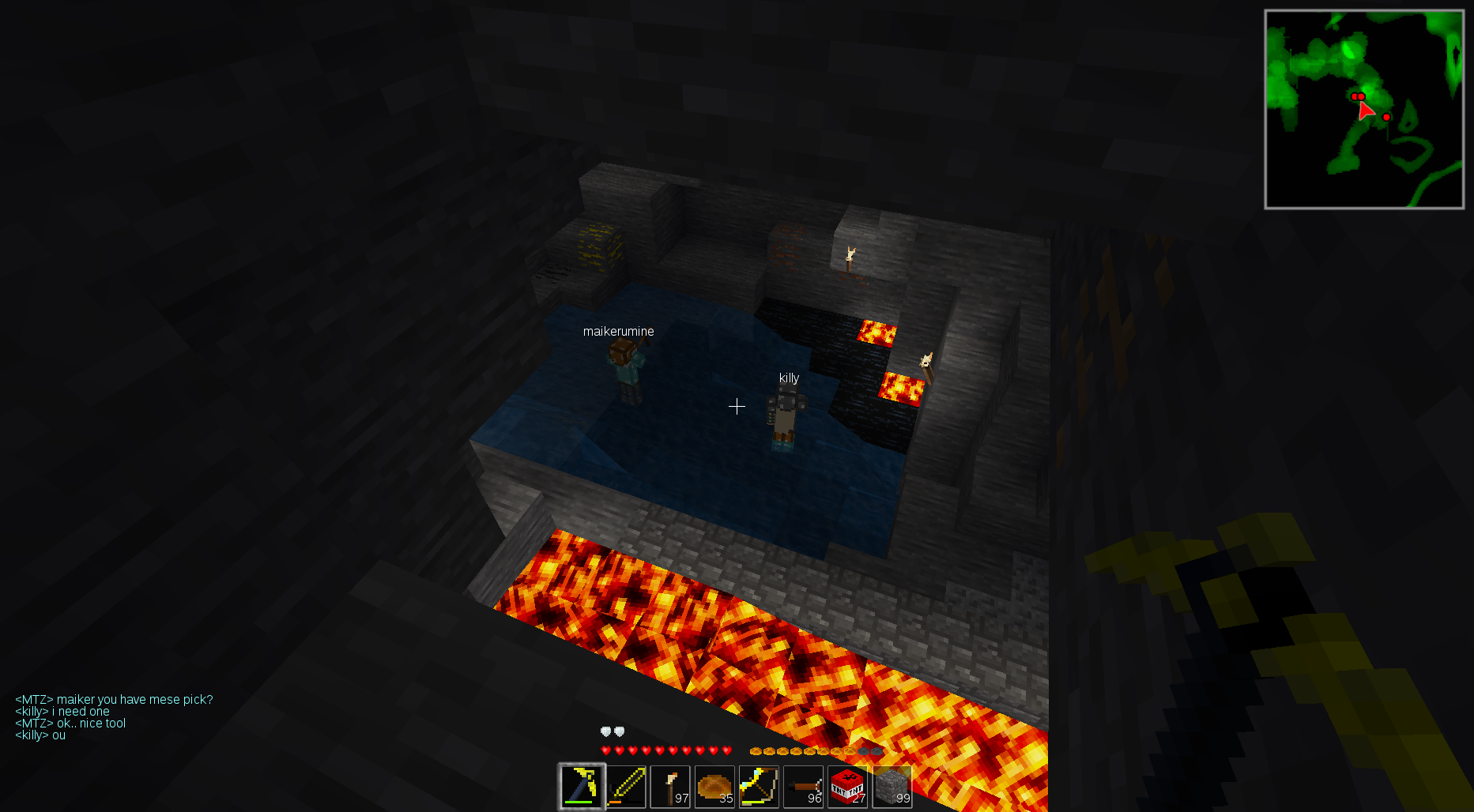
Task: Click the chat line 'maiker you have mese pick?'
Action: tap(115, 699)
